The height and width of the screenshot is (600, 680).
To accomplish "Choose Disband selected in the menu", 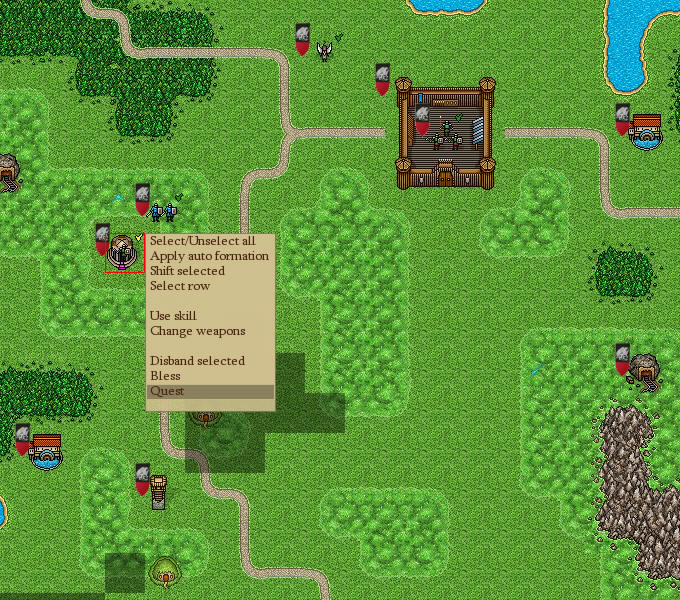I will (x=197, y=361).
